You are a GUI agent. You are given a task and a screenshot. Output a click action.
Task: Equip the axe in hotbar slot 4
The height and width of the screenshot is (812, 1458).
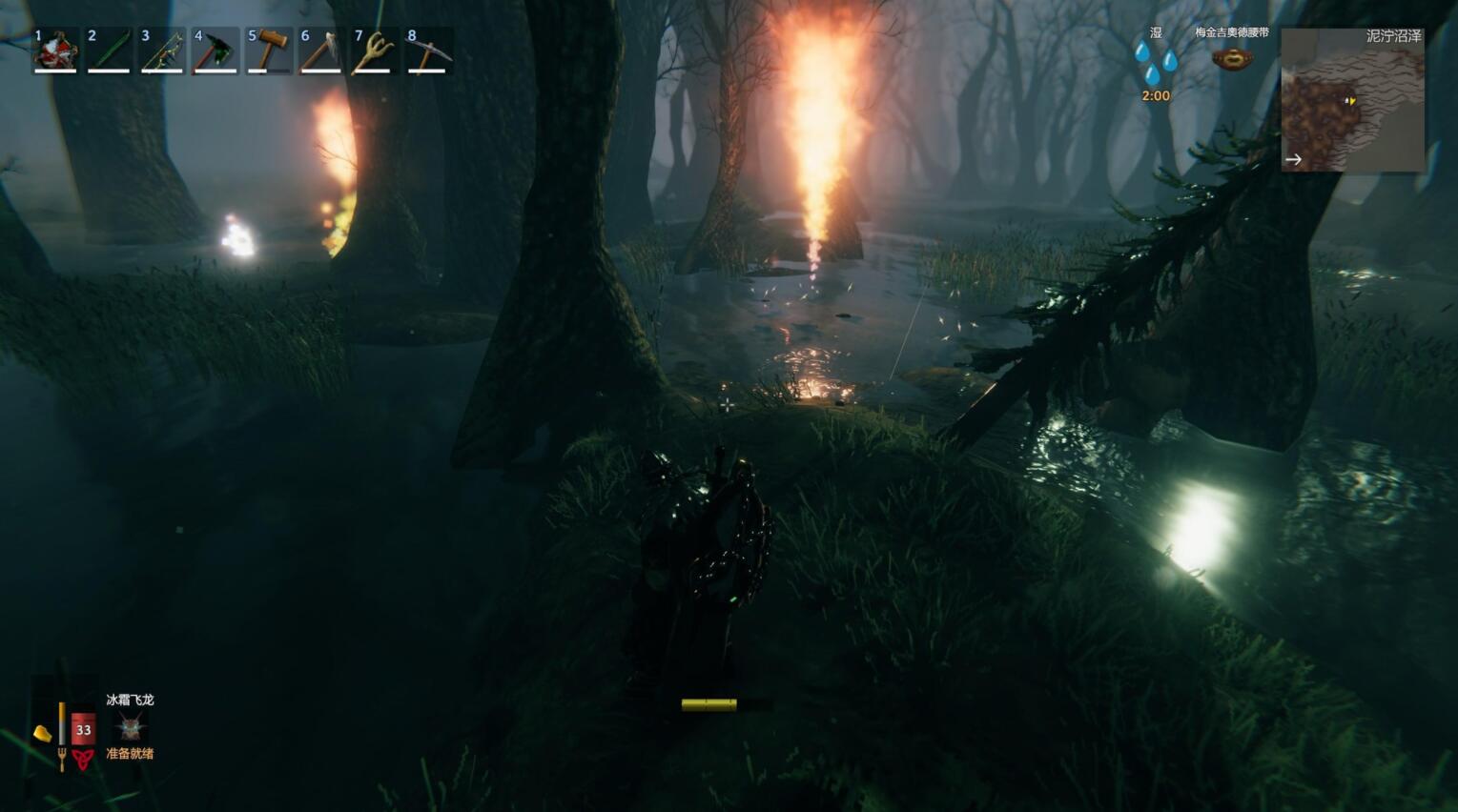[x=216, y=51]
